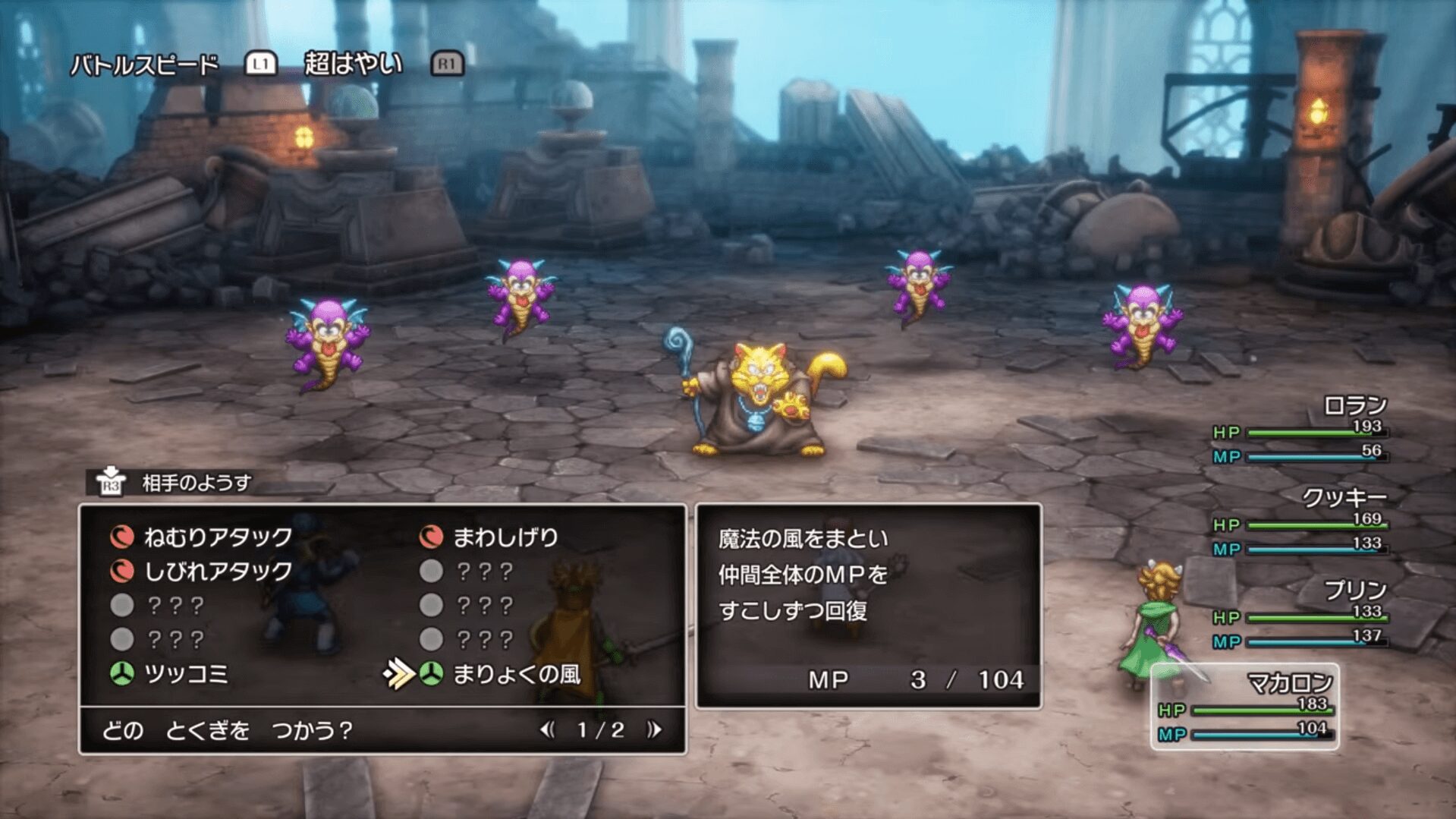The image size is (1456, 819).
Task: Select party member マカロン status panel
Action: (1244, 707)
